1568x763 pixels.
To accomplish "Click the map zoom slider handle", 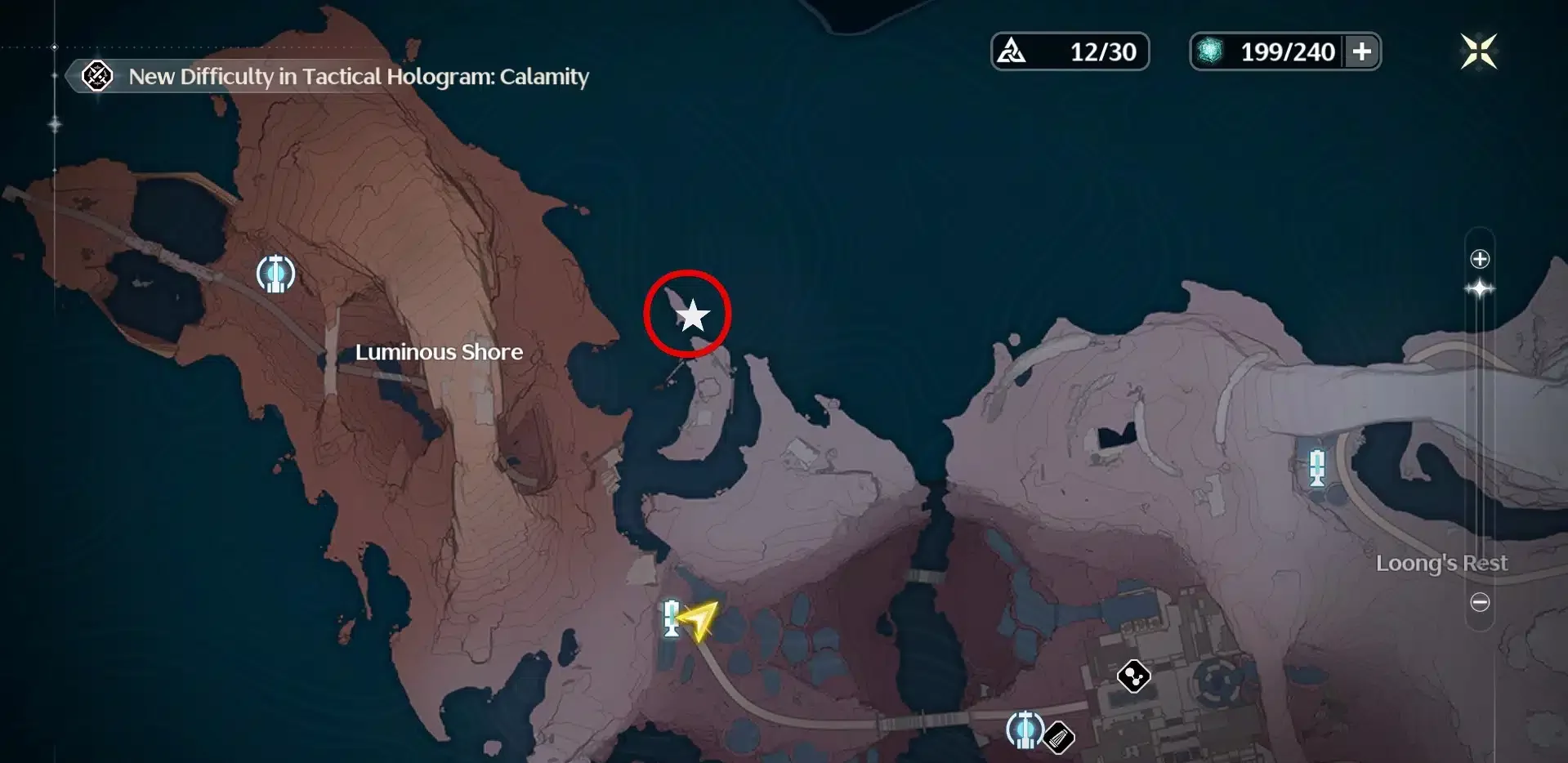I will pos(1480,289).
